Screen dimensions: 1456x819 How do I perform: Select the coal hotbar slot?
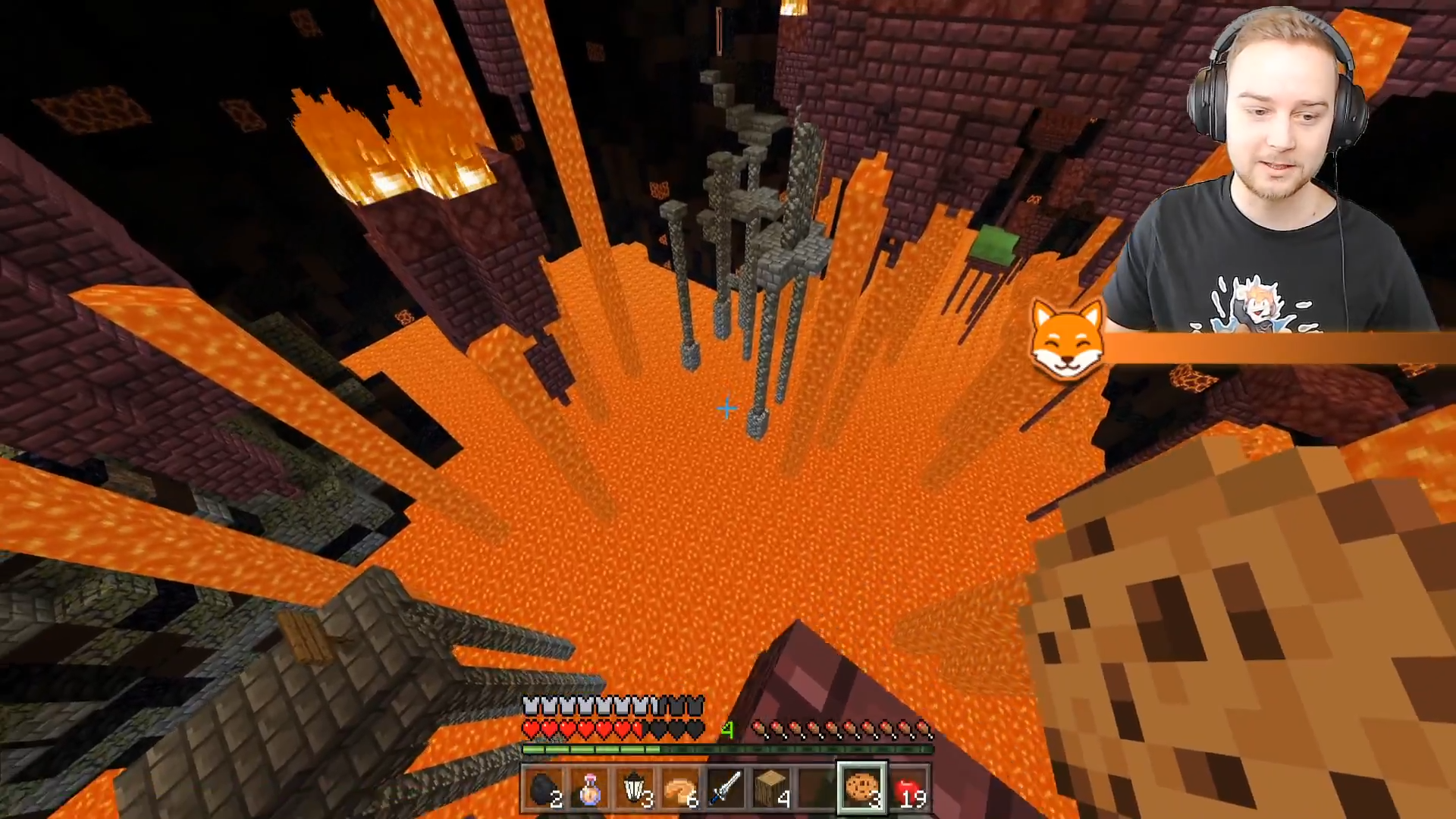pos(544,789)
